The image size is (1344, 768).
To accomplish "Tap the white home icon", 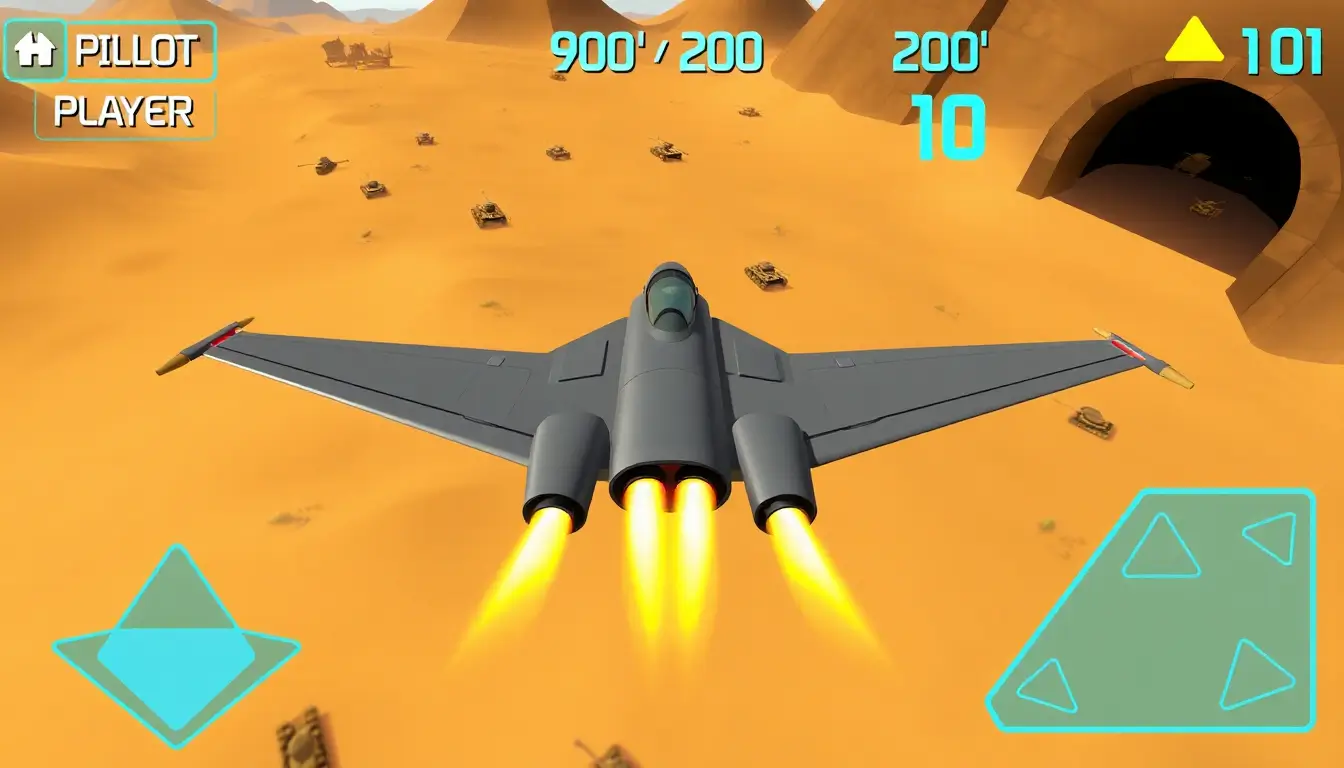I will click(35, 50).
